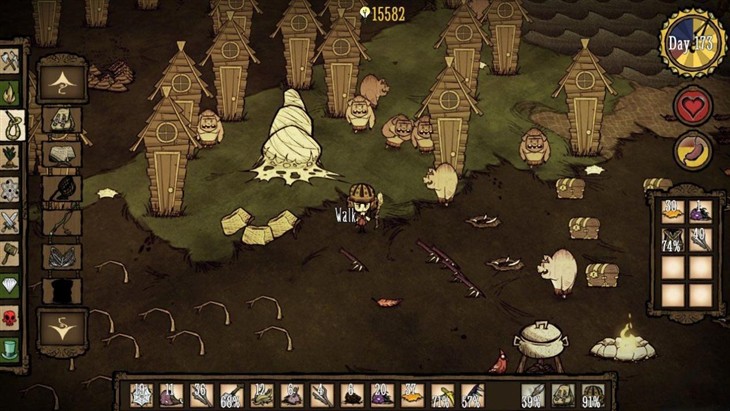Open the Magic red skull tab

(x=9, y=318)
